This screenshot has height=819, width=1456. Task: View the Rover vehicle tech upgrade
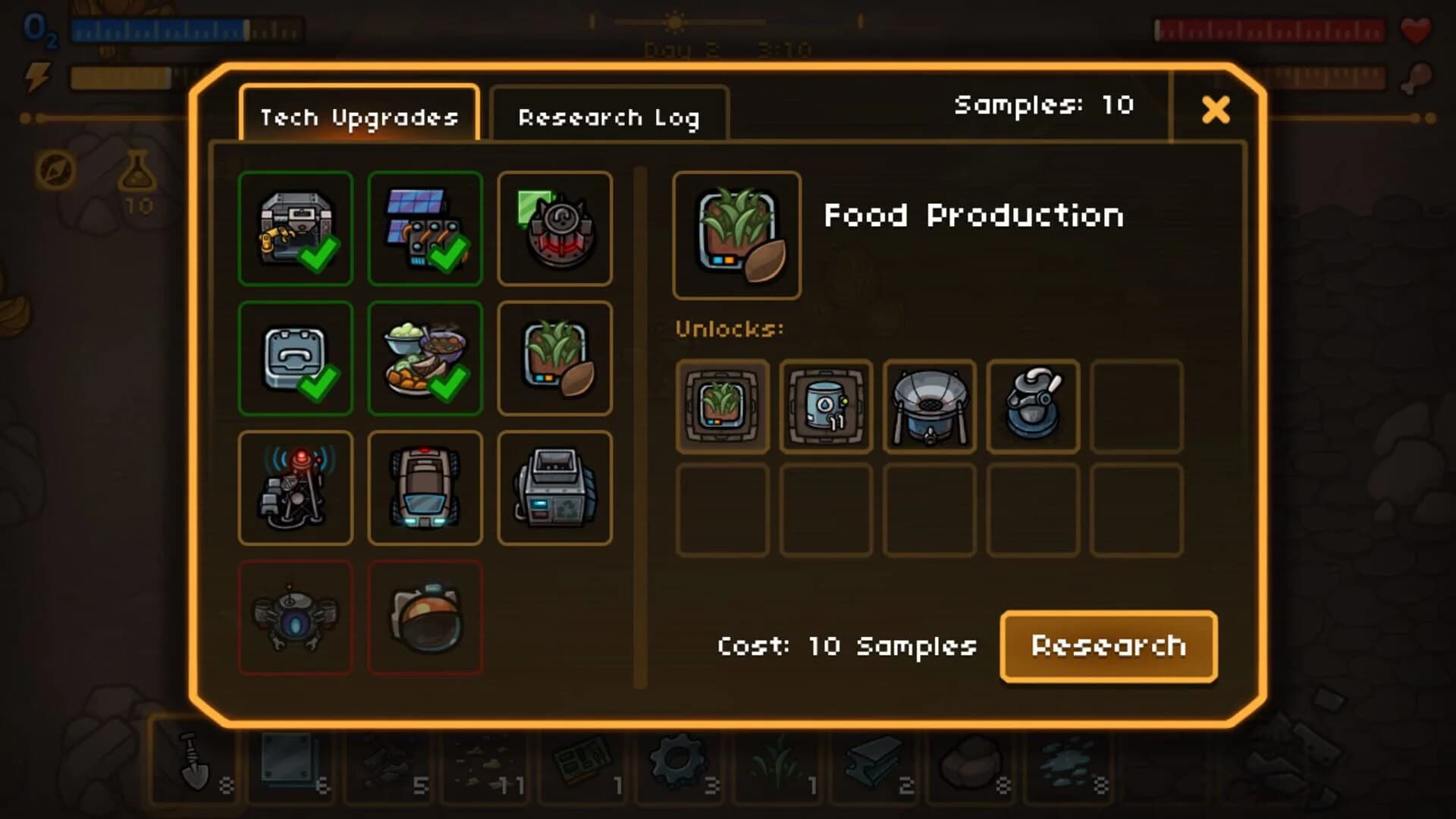point(426,488)
